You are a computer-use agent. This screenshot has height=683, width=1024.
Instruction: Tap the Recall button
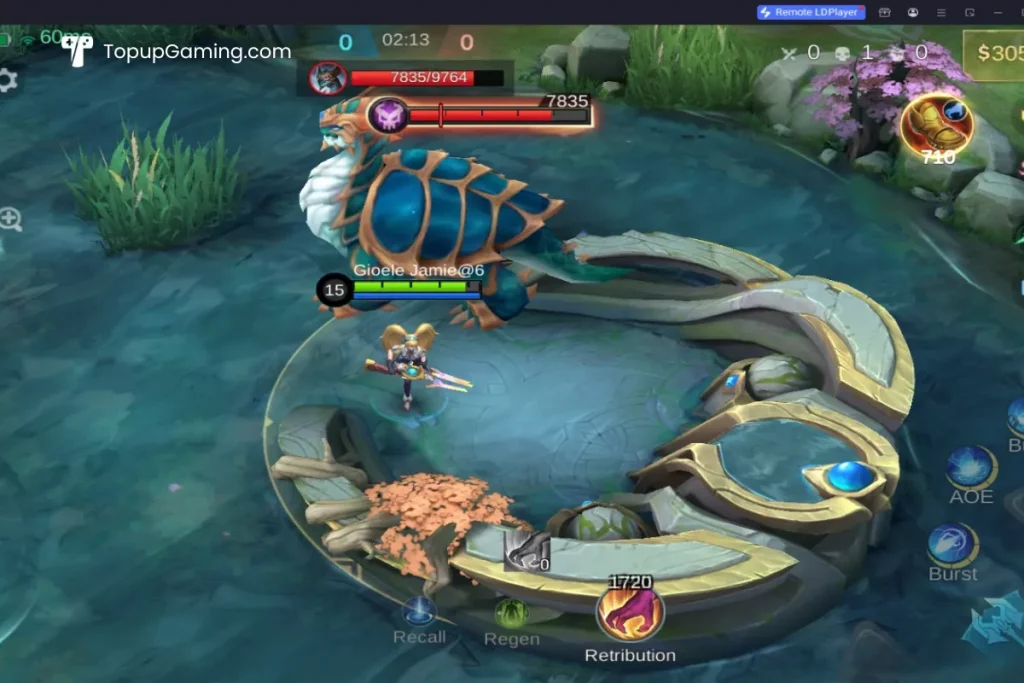419,612
